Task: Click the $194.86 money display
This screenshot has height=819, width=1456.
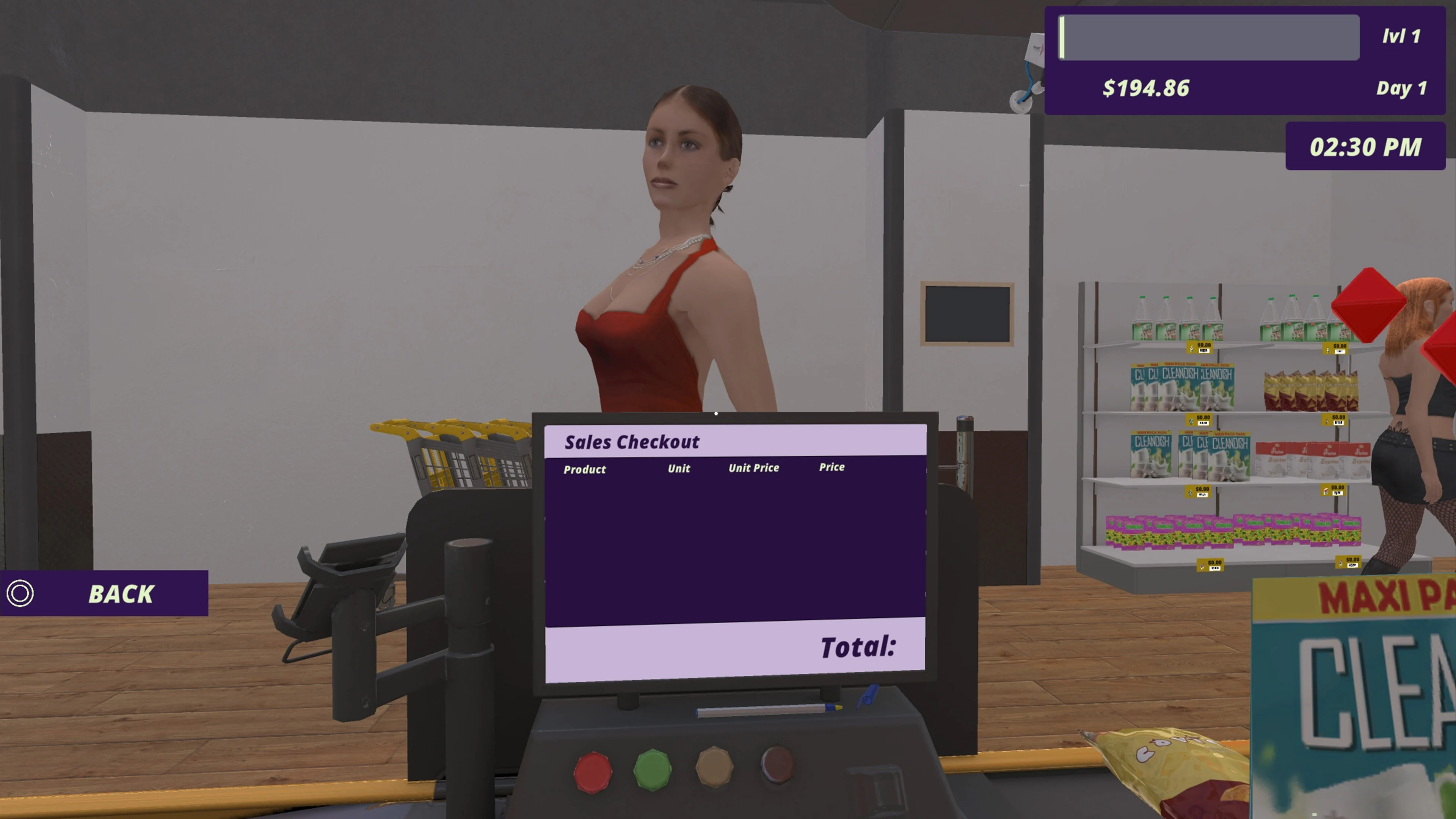Action: pyautogui.click(x=1146, y=88)
